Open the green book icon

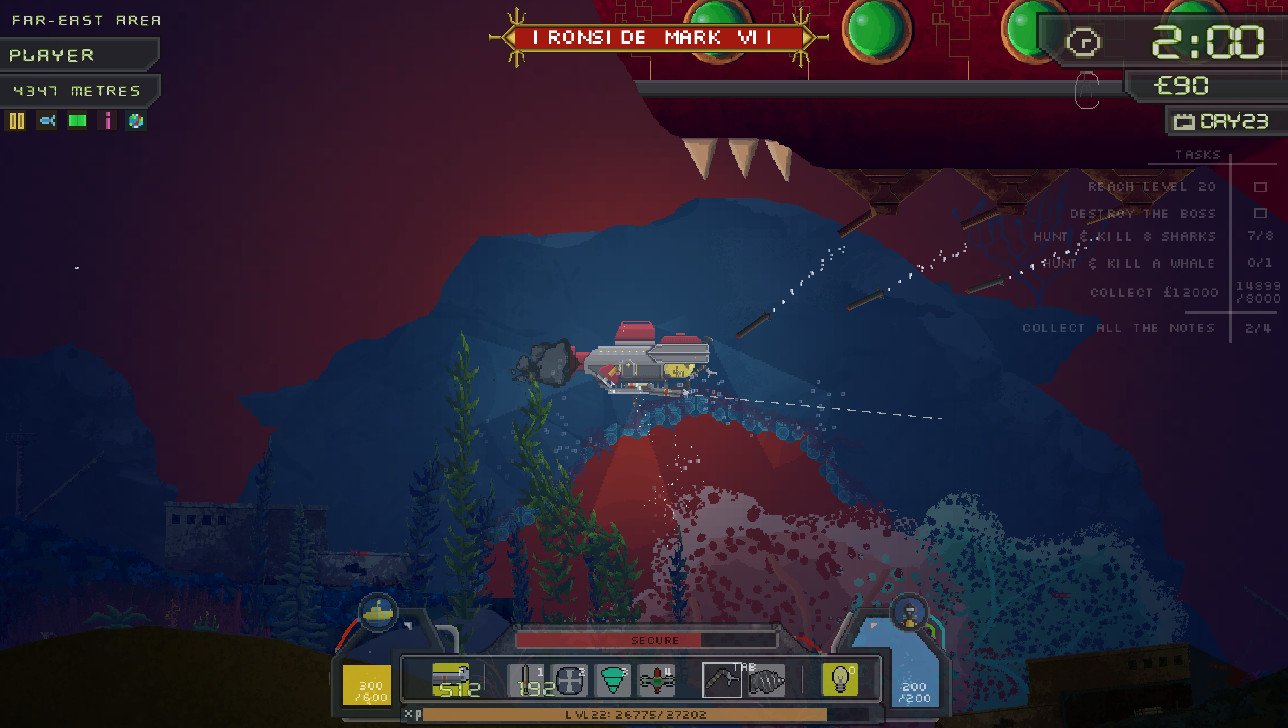click(77, 121)
